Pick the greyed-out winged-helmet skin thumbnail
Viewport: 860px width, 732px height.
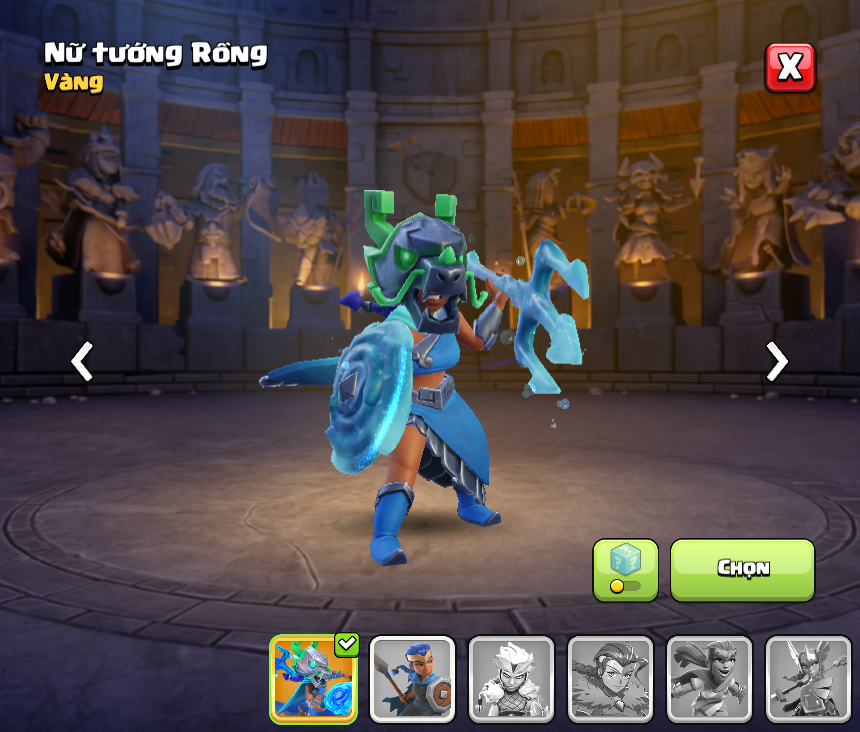click(808, 679)
